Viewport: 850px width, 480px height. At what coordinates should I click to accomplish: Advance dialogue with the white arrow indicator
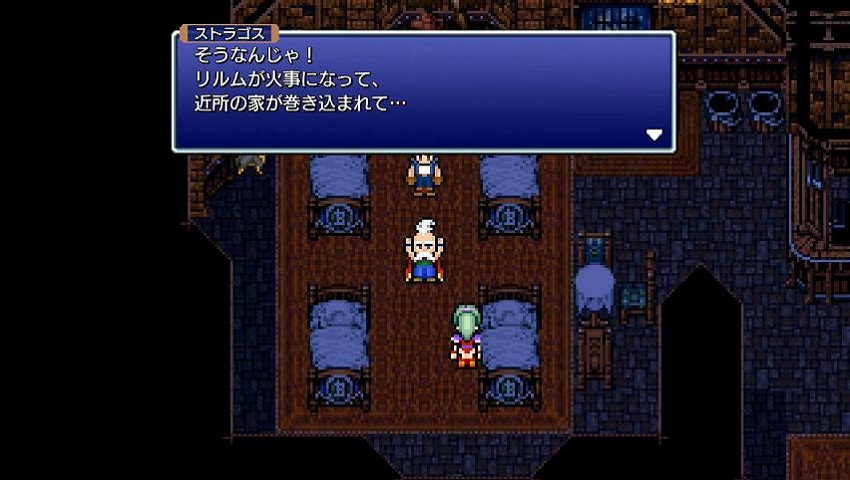tap(654, 135)
